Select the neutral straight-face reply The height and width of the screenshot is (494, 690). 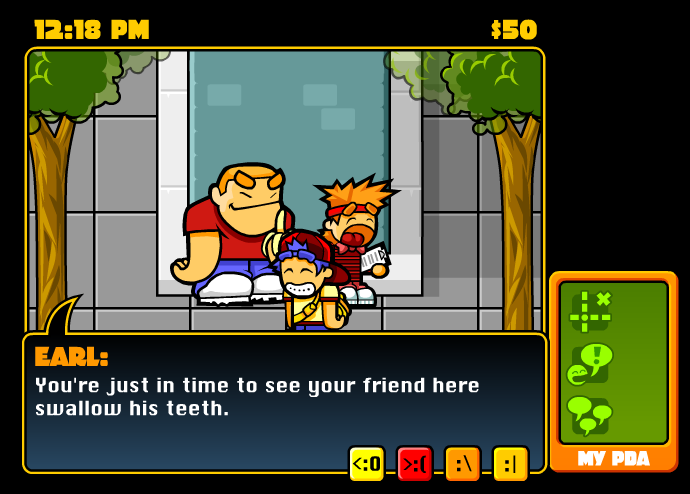[510, 464]
